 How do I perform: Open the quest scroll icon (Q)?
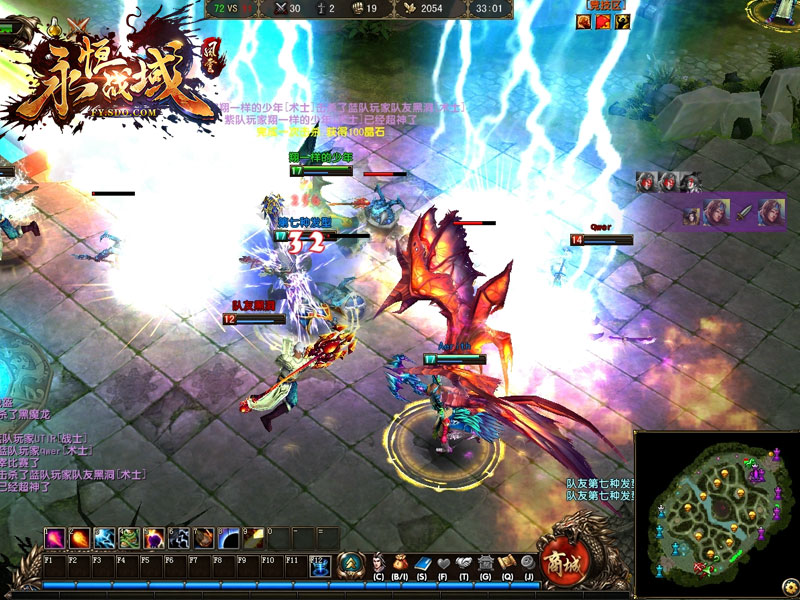pos(507,563)
